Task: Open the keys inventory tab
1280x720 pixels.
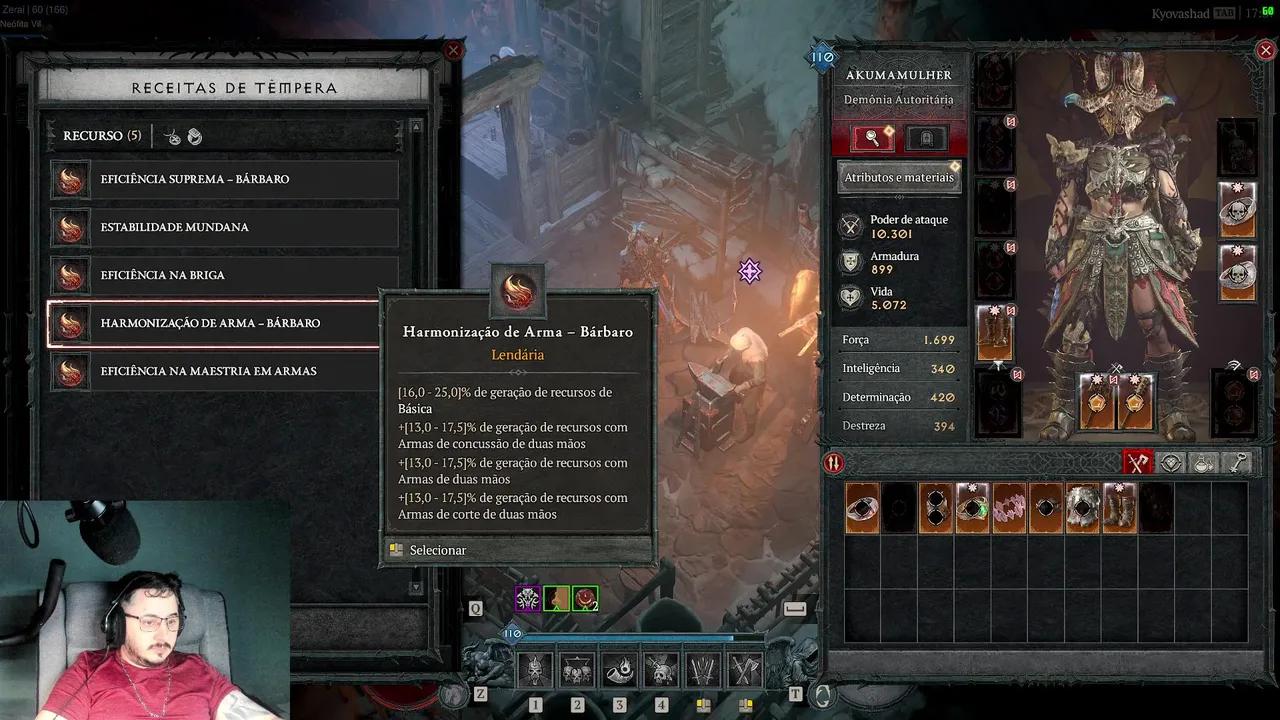Action: pos(1238,462)
